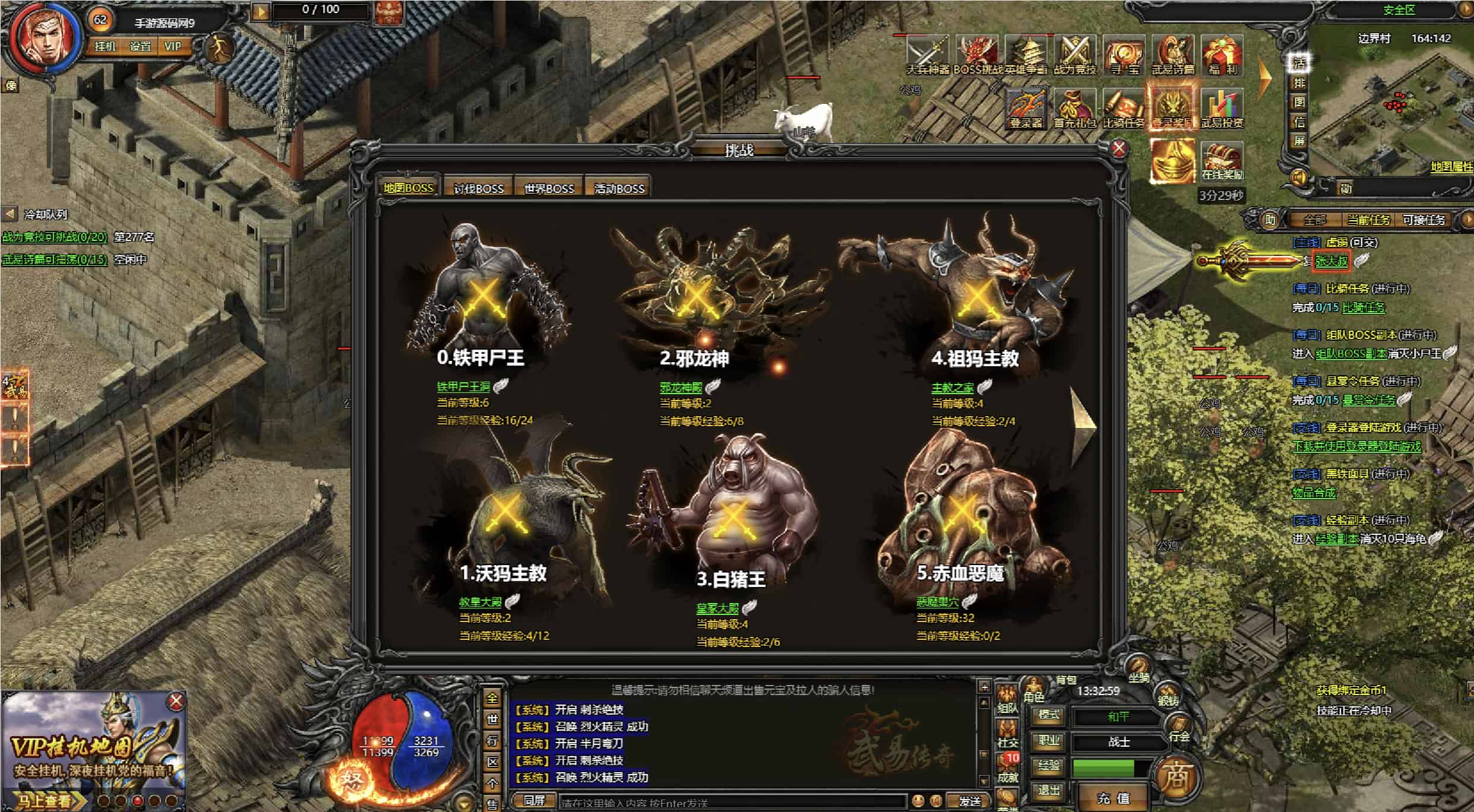Follow the 恶魔巢穴 location link
Screen dimensions: 1474x812
pos(937,602)
